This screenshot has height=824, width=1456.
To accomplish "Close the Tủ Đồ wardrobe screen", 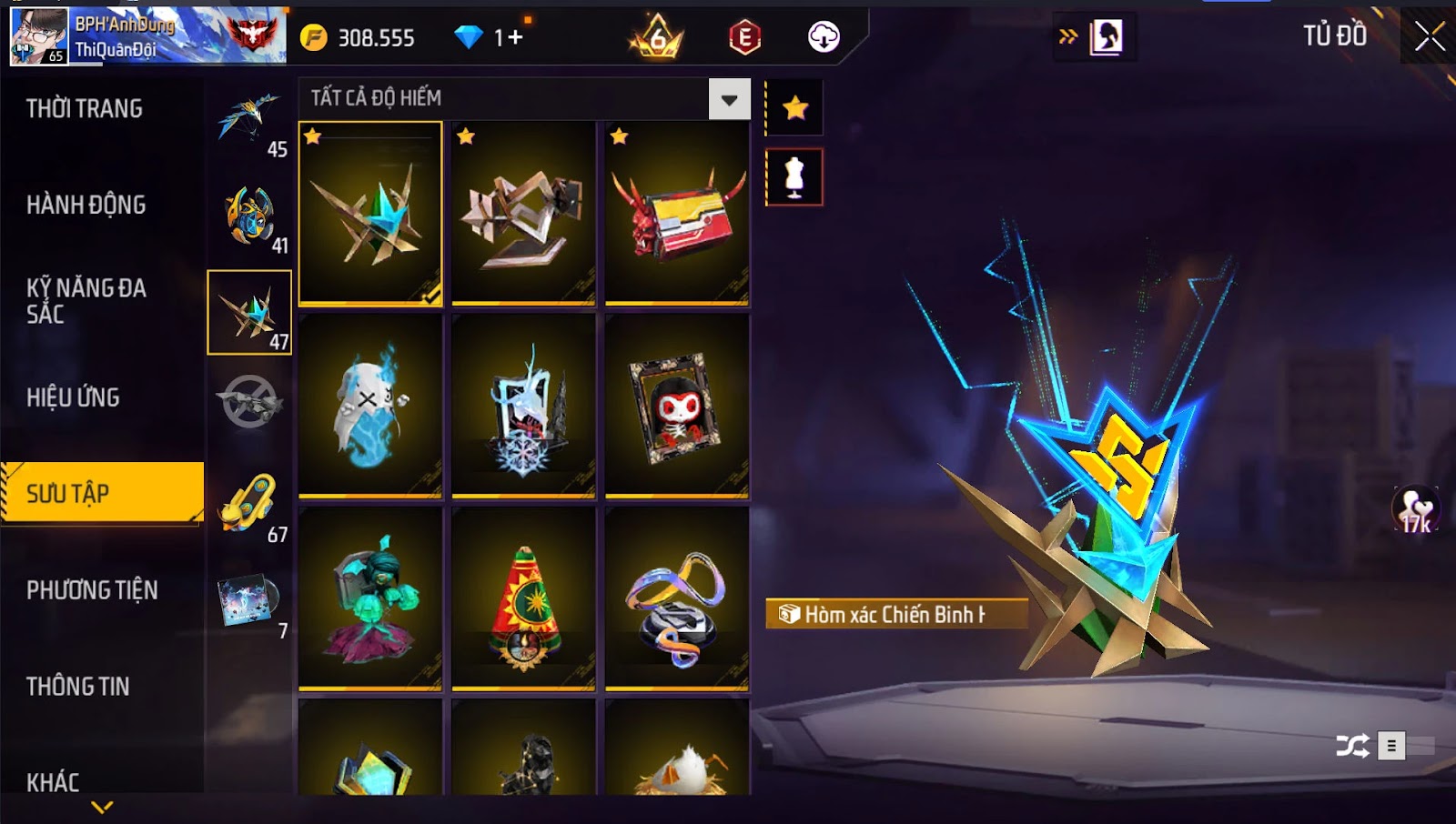I will pyautogui.click(x=1430, y=37).
